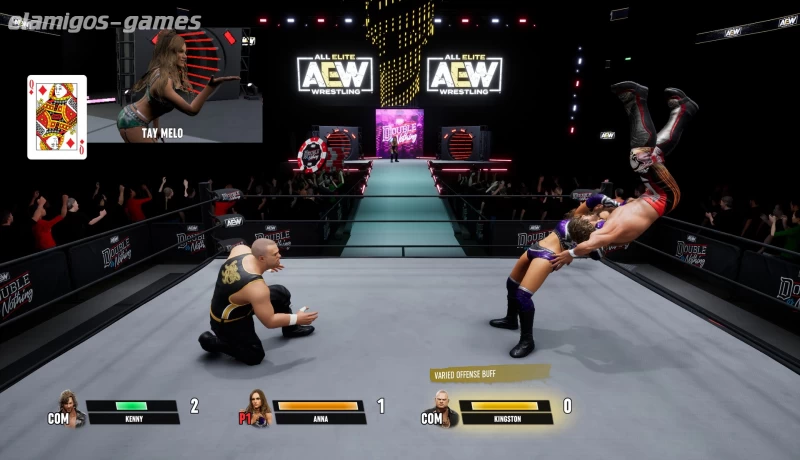Click the Varied Offense Buff banner
800x460 pixels.
pyautogui.click(x=489, y=374)
